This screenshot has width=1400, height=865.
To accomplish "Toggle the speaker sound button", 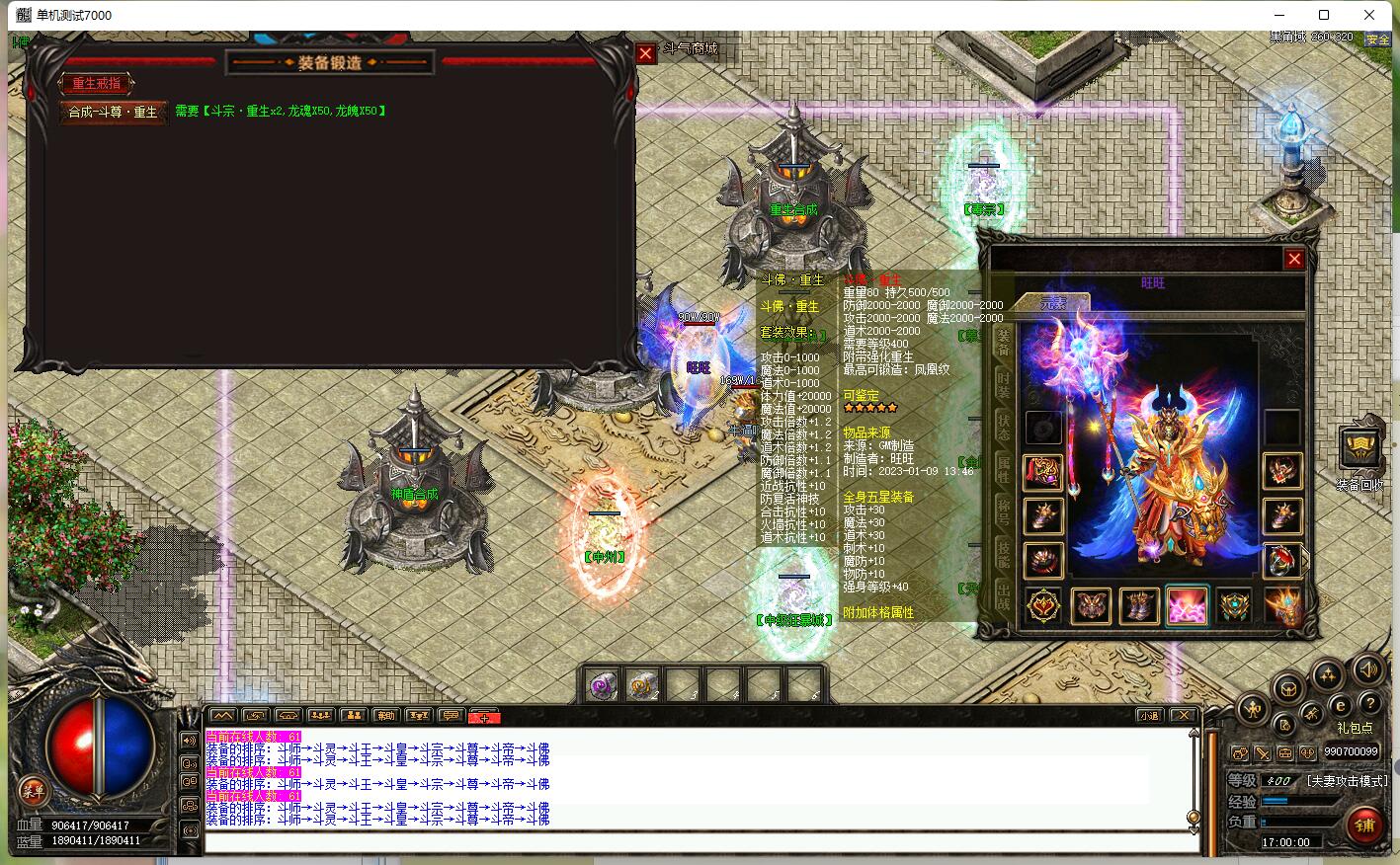I will tap(1366, 669).
